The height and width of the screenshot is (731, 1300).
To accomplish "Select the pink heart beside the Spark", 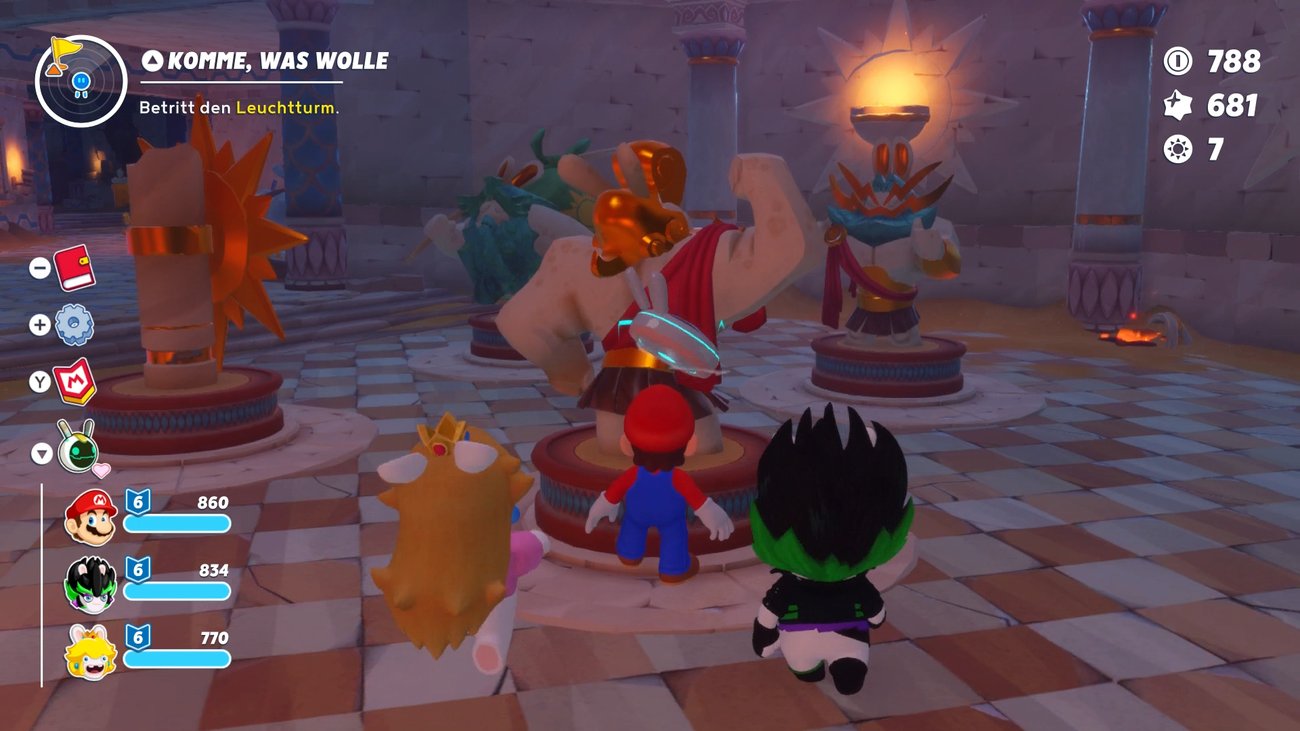I will 104,472.
